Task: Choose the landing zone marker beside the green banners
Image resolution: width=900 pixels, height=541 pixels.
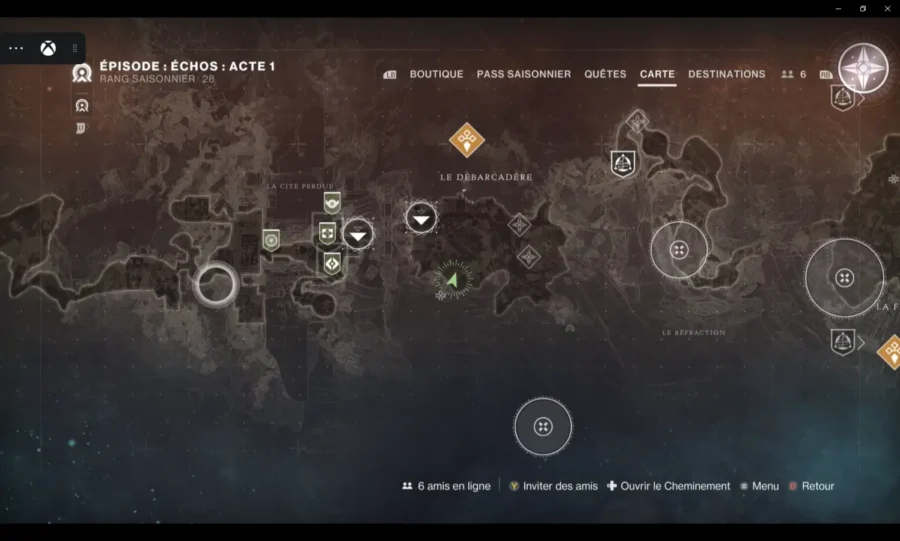Action: click(x=358, y=234)
